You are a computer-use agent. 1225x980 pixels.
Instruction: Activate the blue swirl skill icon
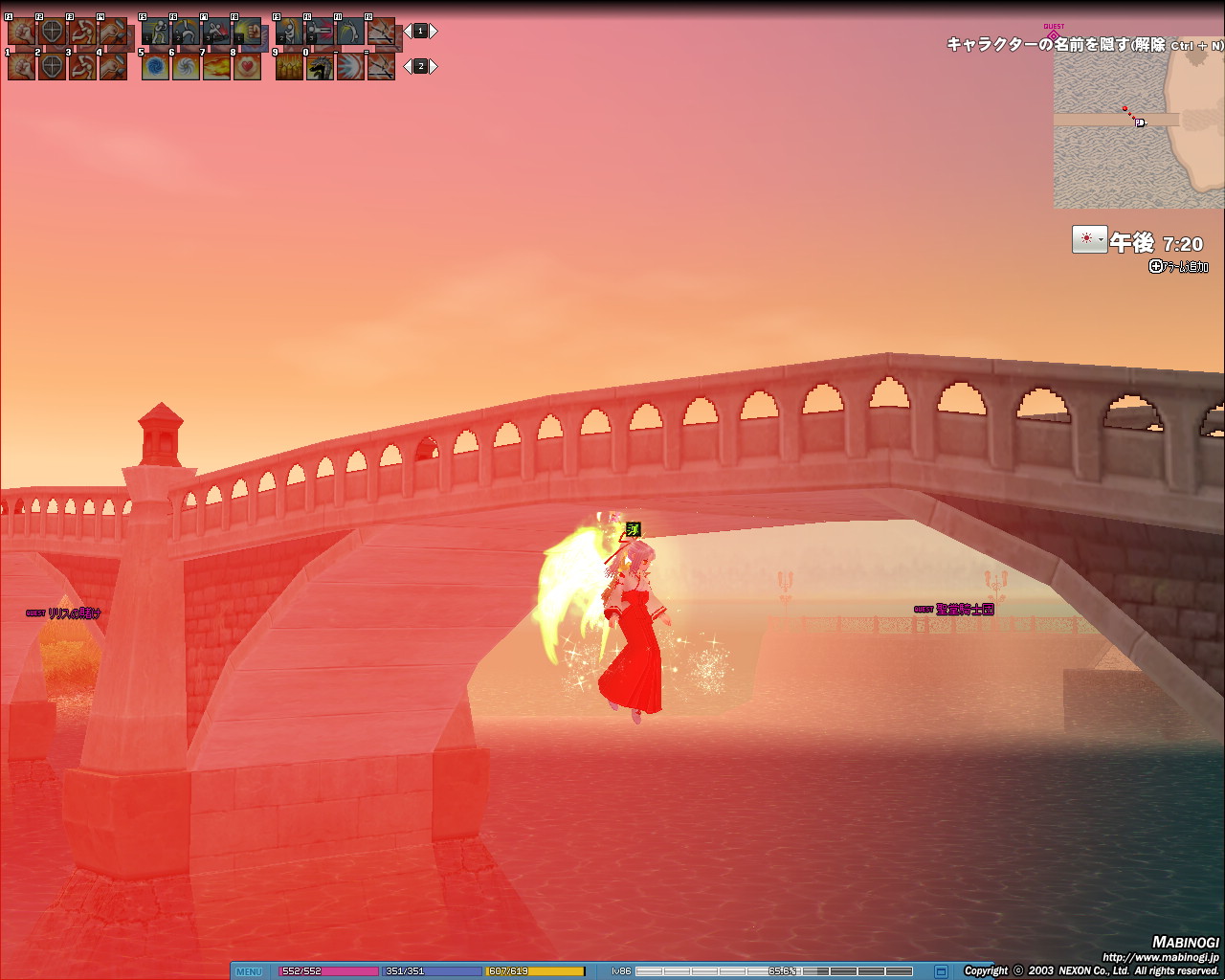tap(155, 66)
